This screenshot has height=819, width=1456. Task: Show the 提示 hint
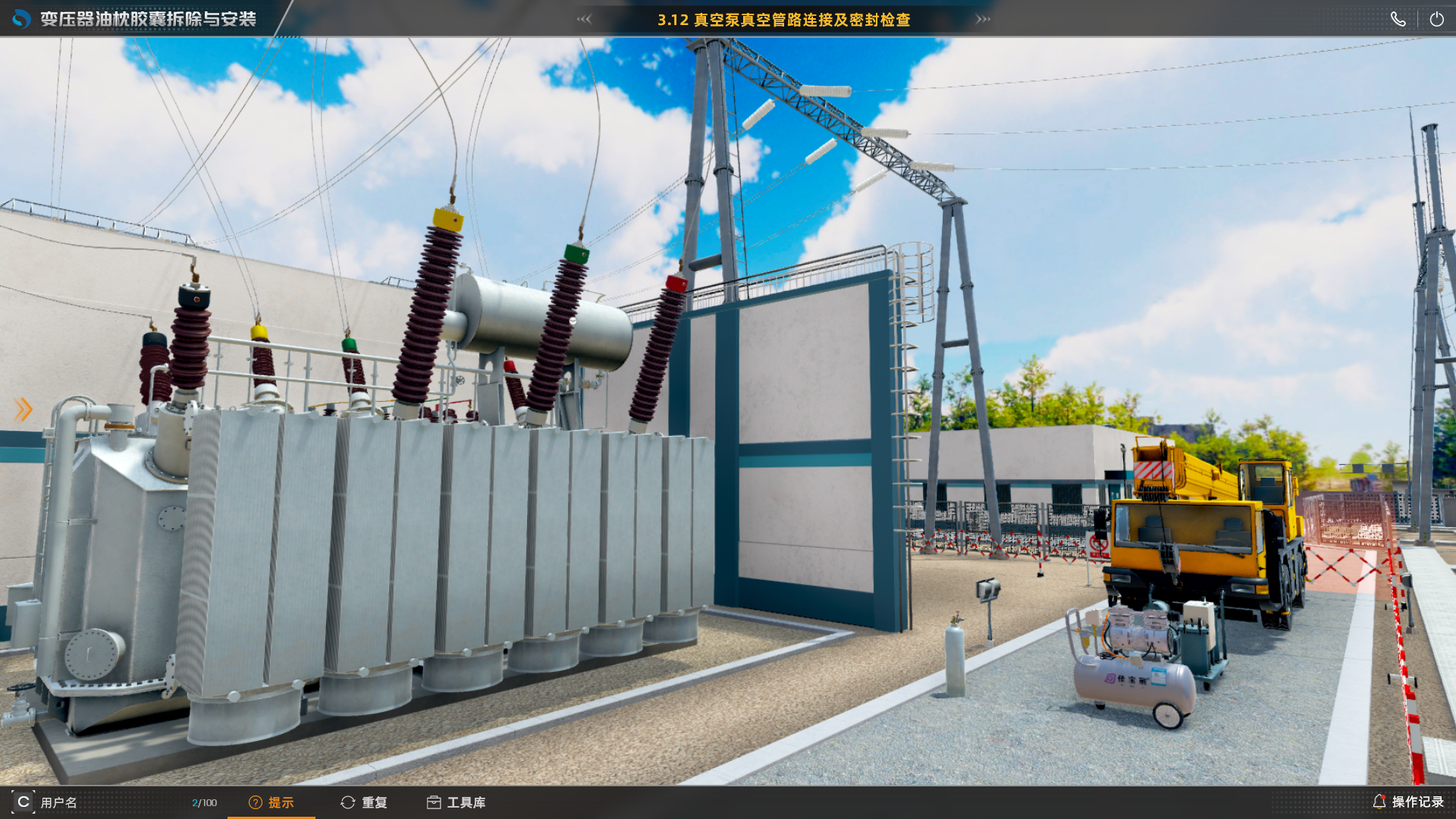pyautogui.click(x=271, y=802)
